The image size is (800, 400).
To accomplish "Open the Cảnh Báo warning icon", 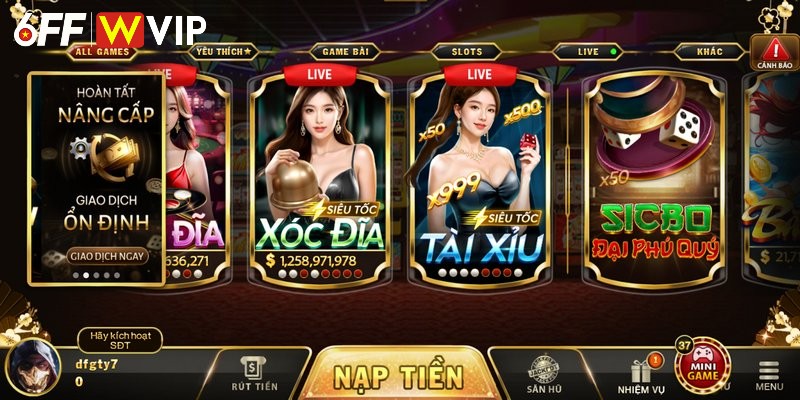I will (774, 54).
